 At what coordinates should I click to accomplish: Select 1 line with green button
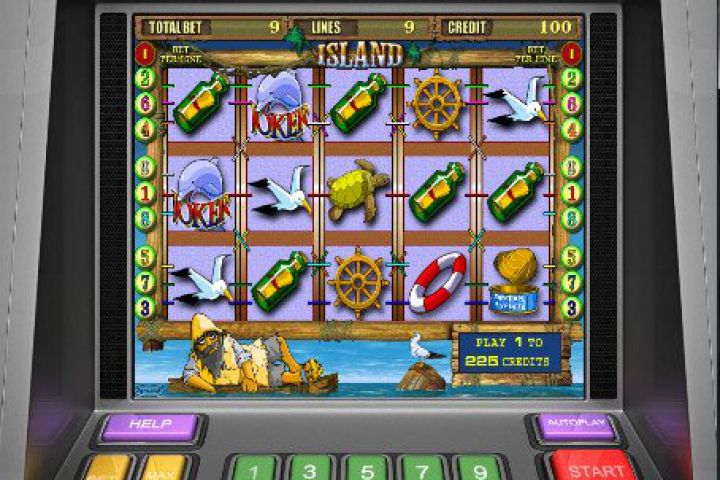[x=254, y=468]
